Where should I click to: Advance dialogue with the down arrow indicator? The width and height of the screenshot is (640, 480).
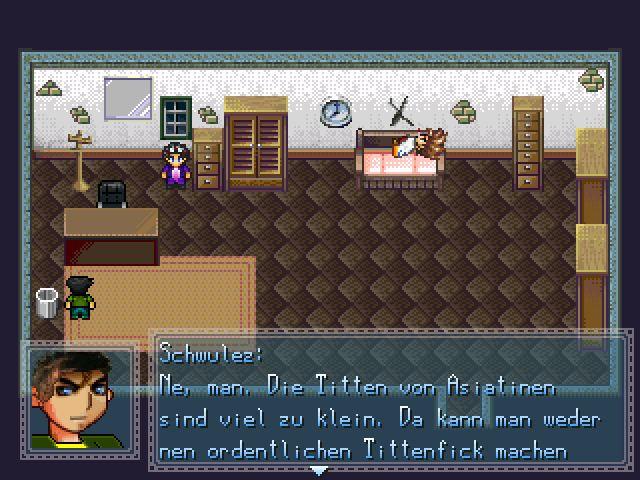click(318, 469)
